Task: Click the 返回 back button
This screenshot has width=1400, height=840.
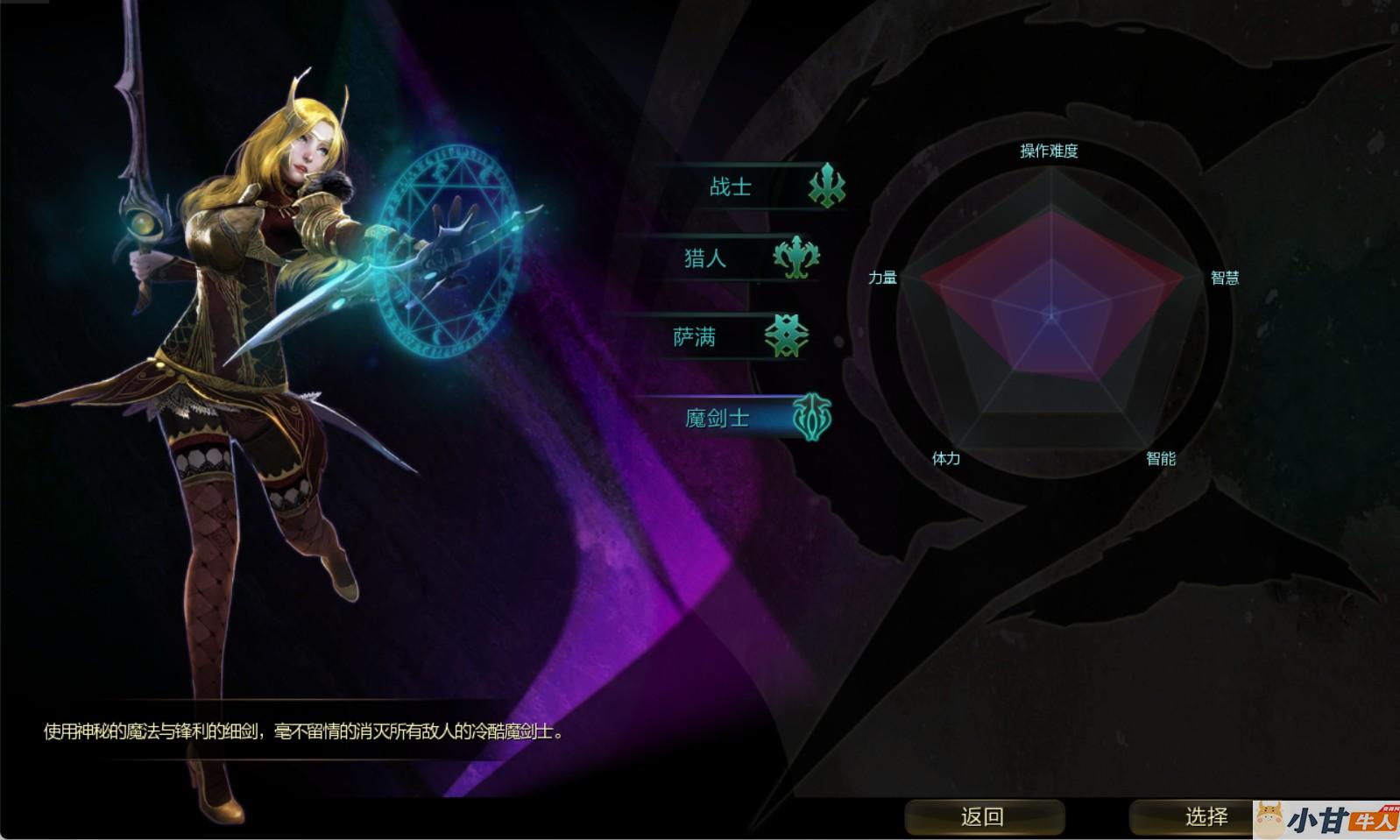Action: tap(983, 816)
